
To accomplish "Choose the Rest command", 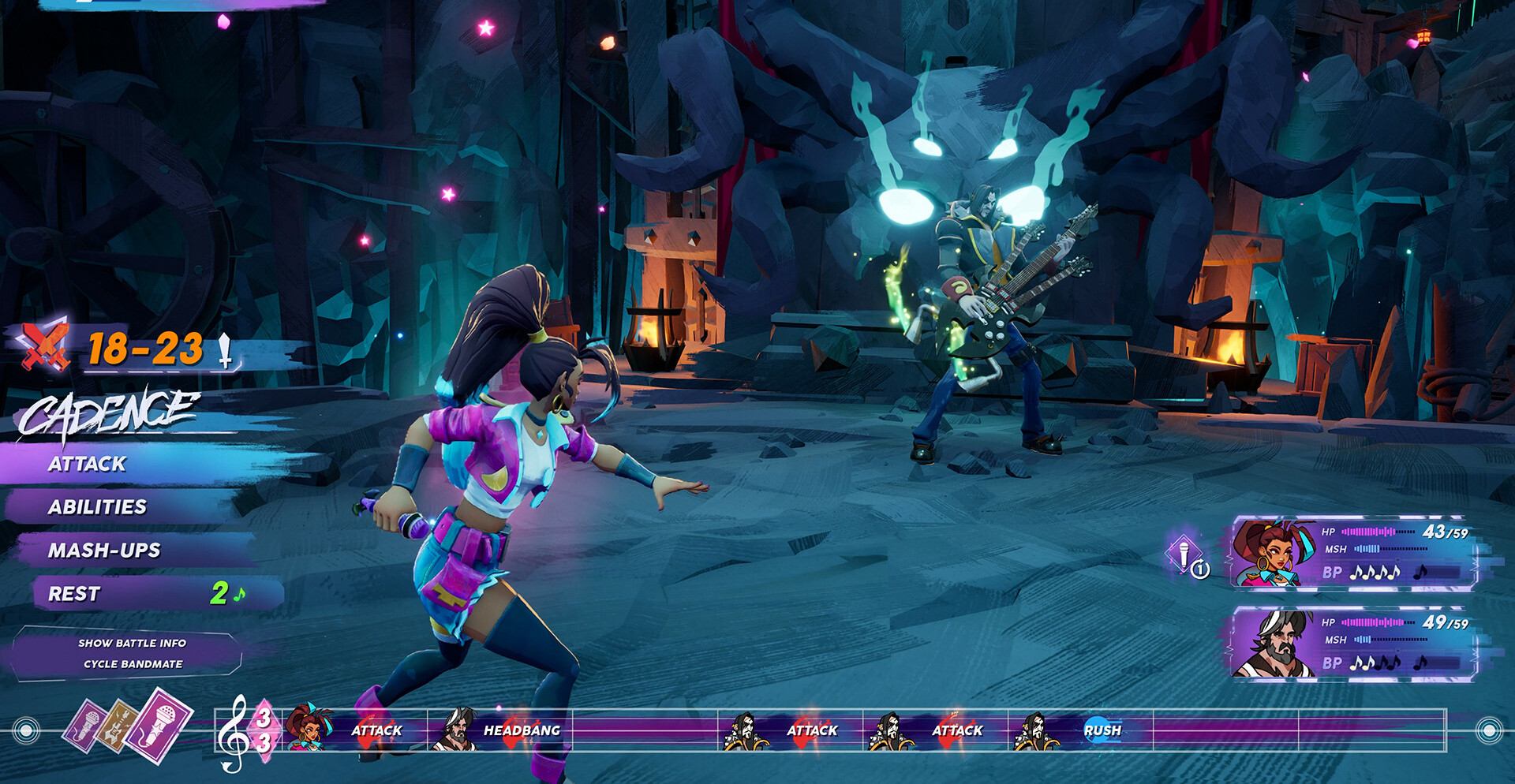I will (75, 594).
